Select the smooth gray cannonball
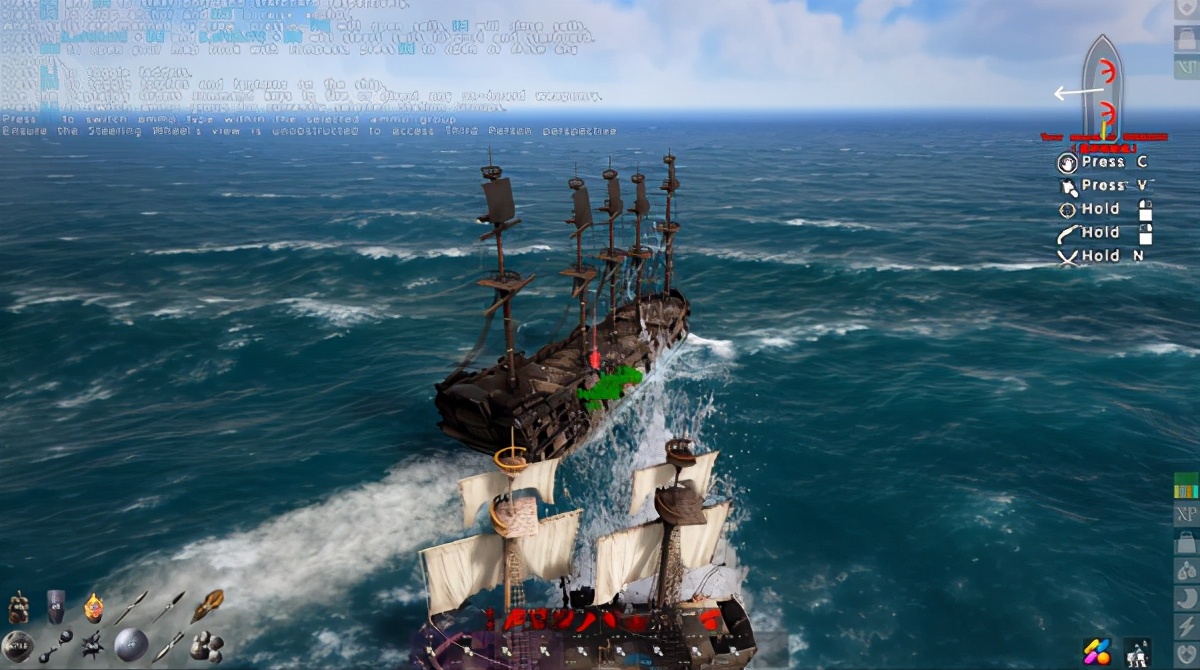The height and width of the screenshot is (670, 1200). (x=131, y=645)
